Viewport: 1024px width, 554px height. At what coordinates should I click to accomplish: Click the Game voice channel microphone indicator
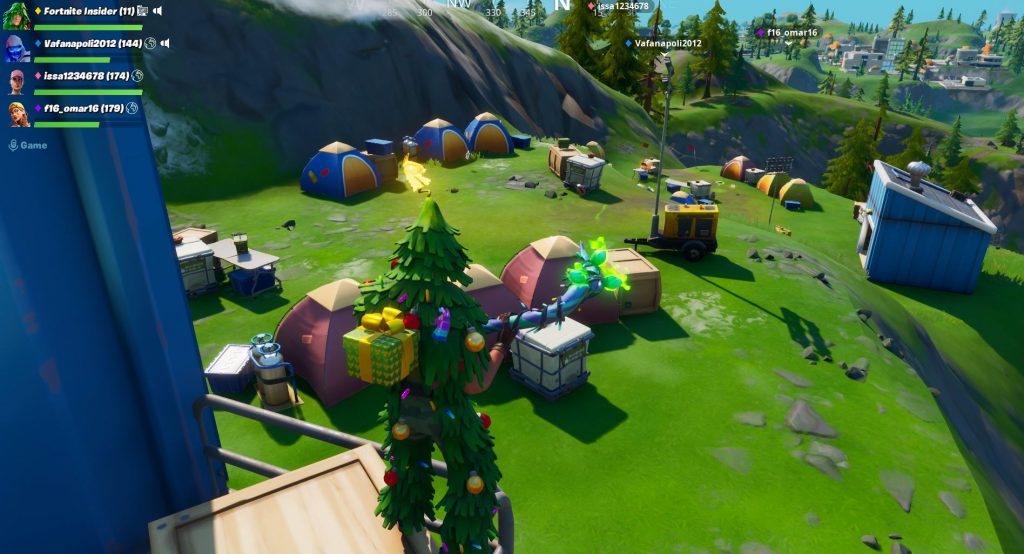(14, 145)
